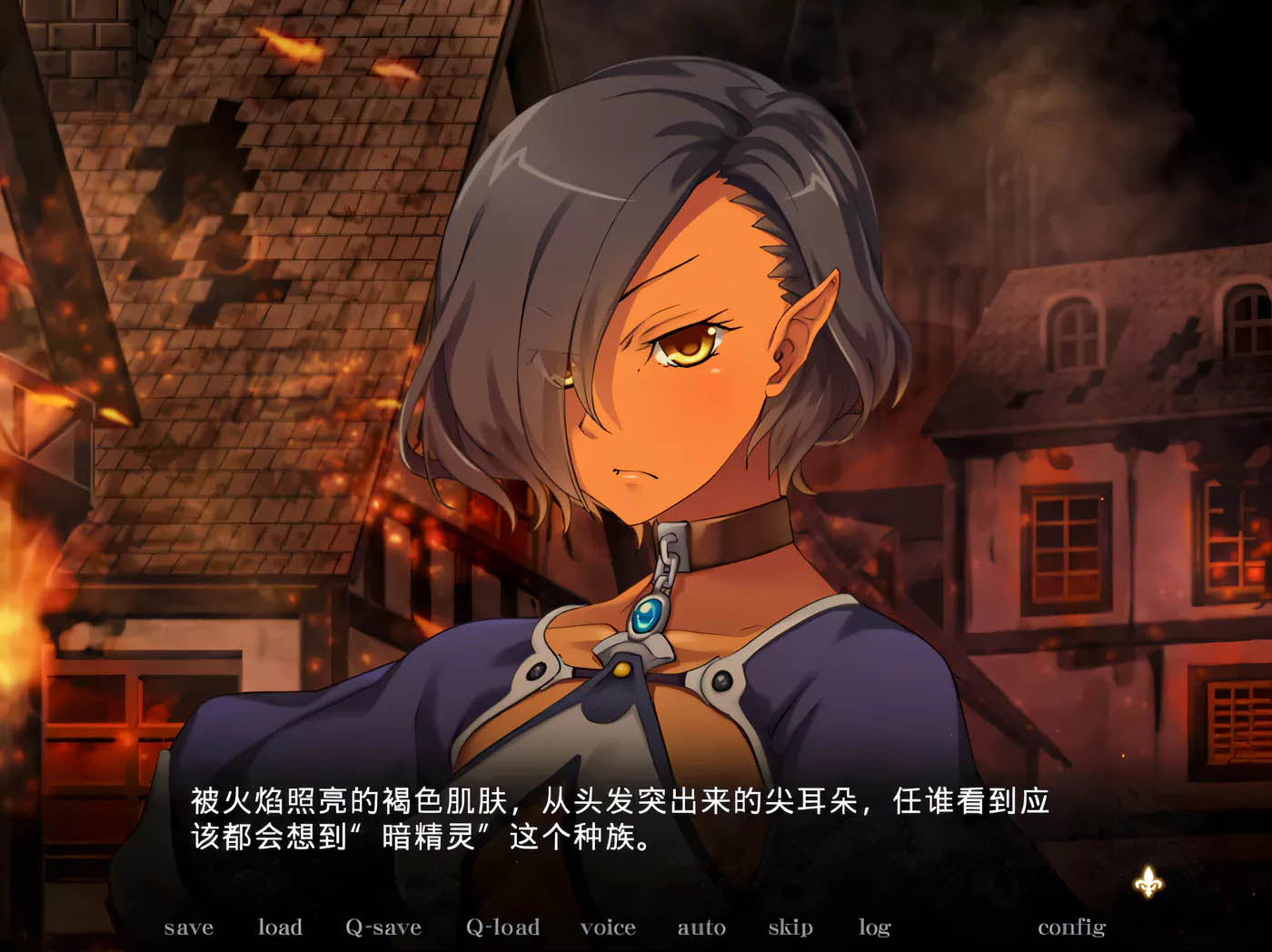Activate skip mode to fast-forward text
The image size is (1272, 952).
point(790,927)
